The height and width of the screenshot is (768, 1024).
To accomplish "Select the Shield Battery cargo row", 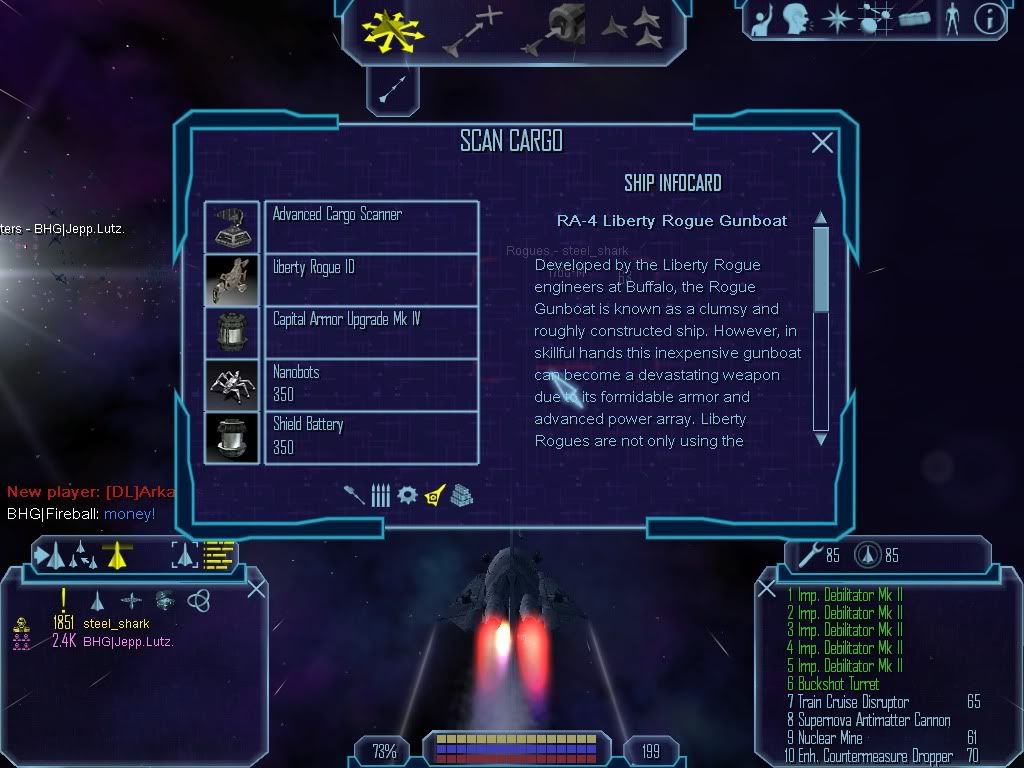I will point(341,437).
